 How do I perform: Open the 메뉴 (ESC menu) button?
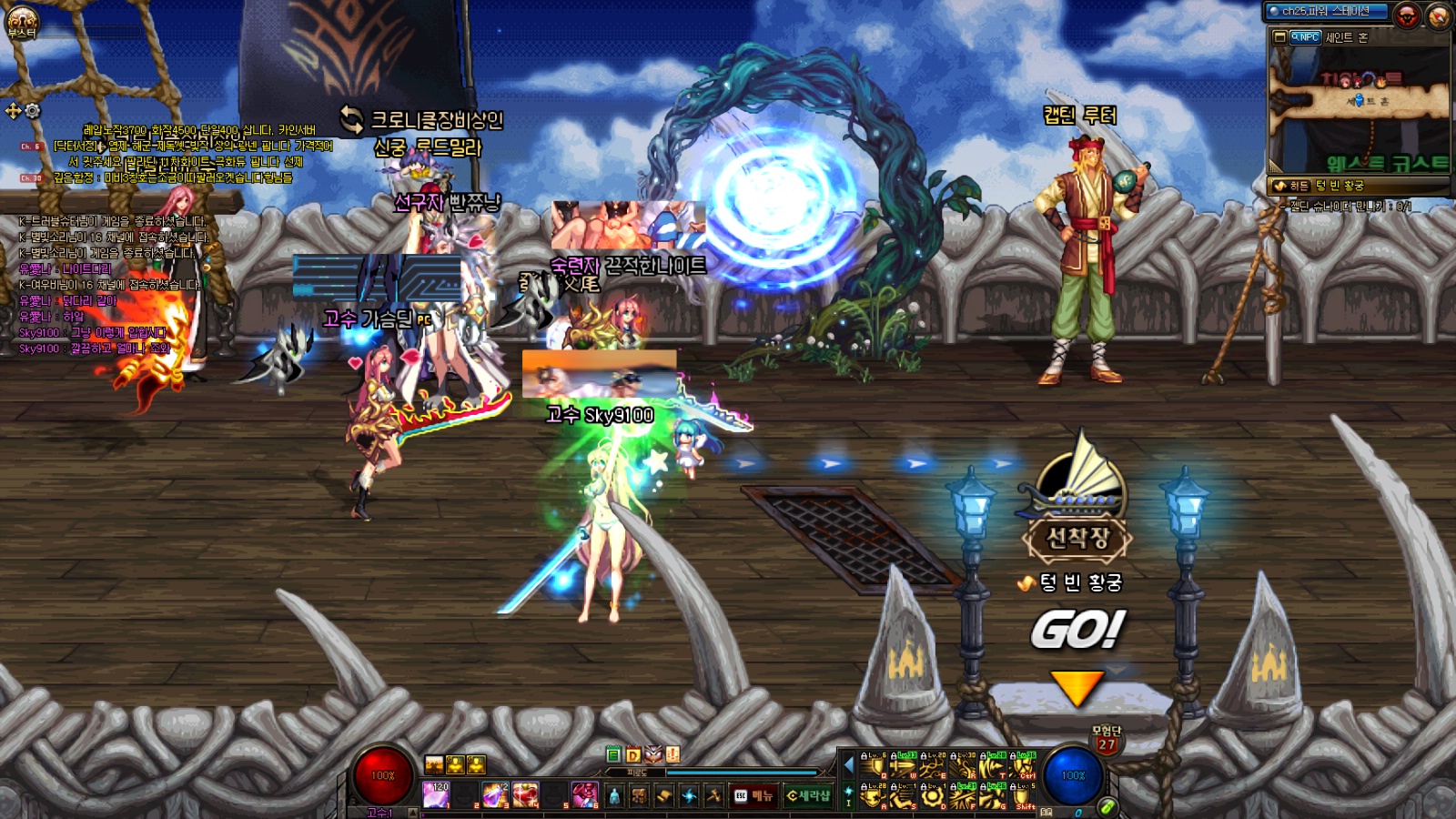pyautogui.click(x=754, y=796)
